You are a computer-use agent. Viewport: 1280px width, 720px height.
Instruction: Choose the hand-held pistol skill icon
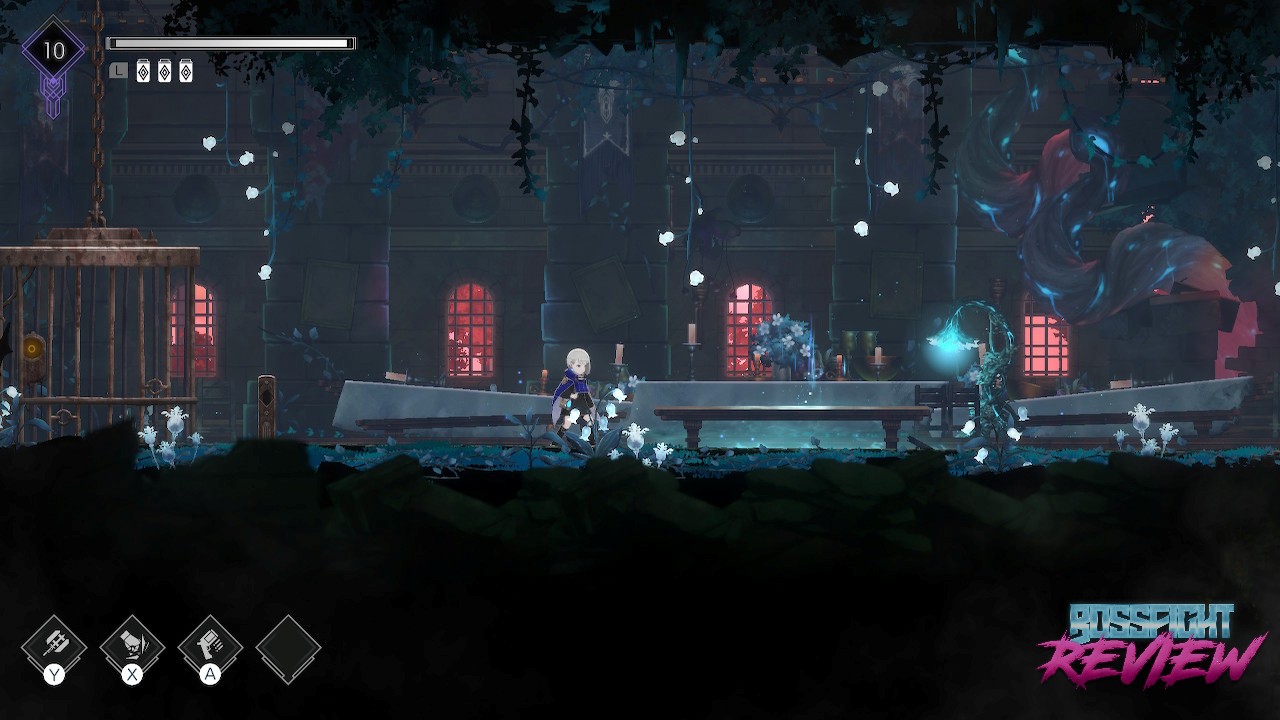(x=210, y=645)
